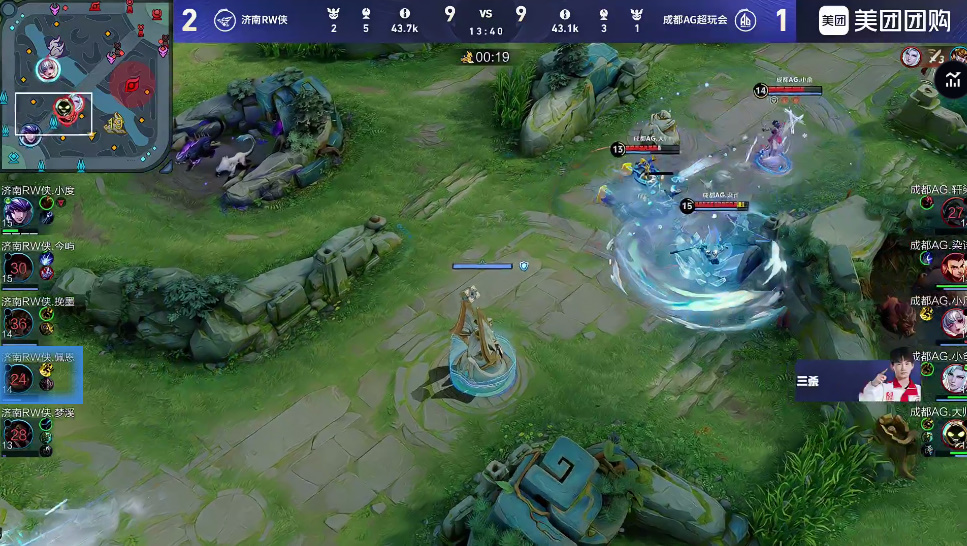
Task: Select the bottom 成都AG player with skull-mask hero
Action: point(952,434)
